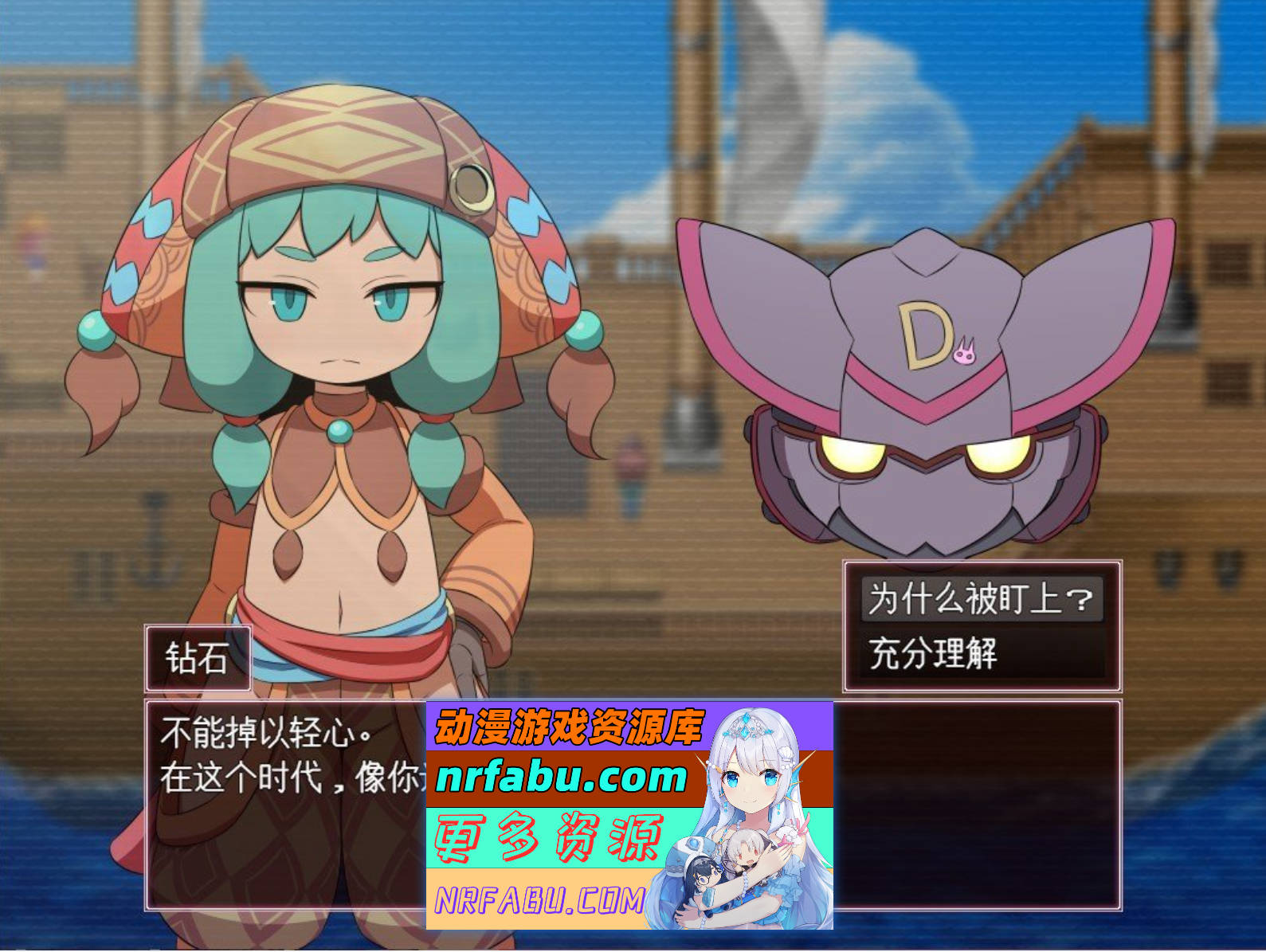1266x952 pixels.
Task: Click the left teal bead hanging from the hat
Action: click(95, 331)
